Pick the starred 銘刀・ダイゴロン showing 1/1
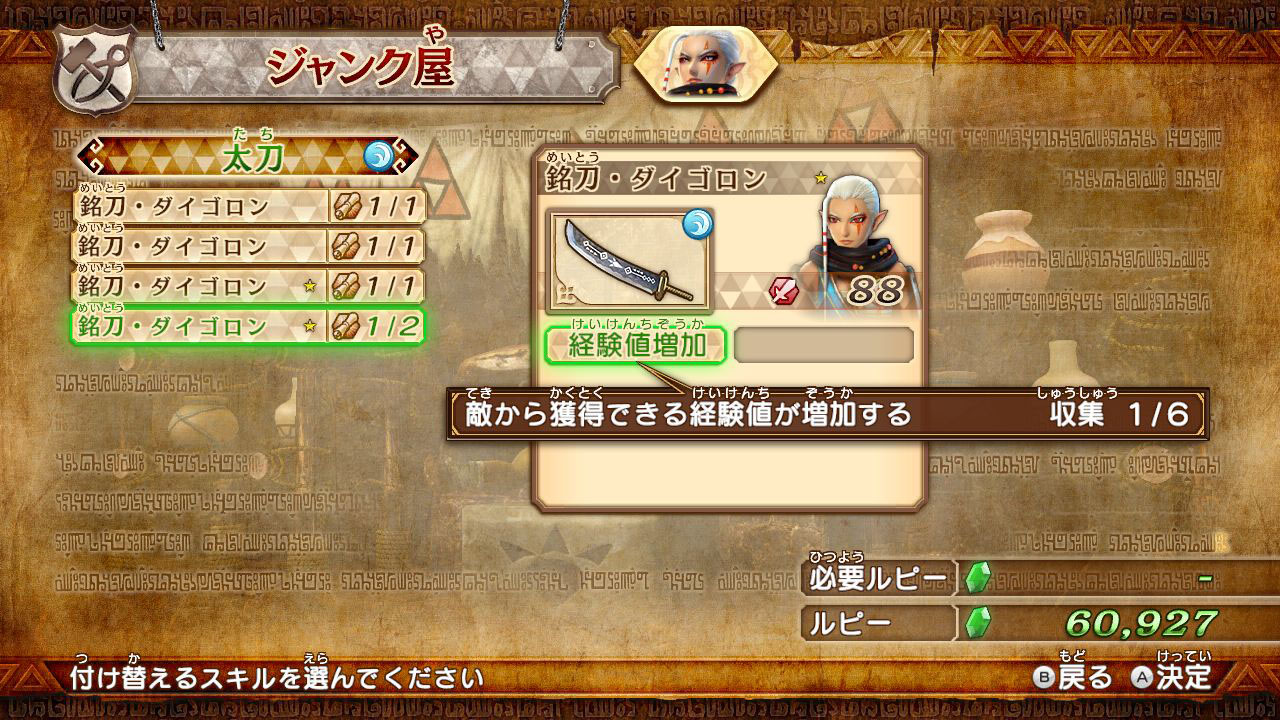 pos(248,287)
